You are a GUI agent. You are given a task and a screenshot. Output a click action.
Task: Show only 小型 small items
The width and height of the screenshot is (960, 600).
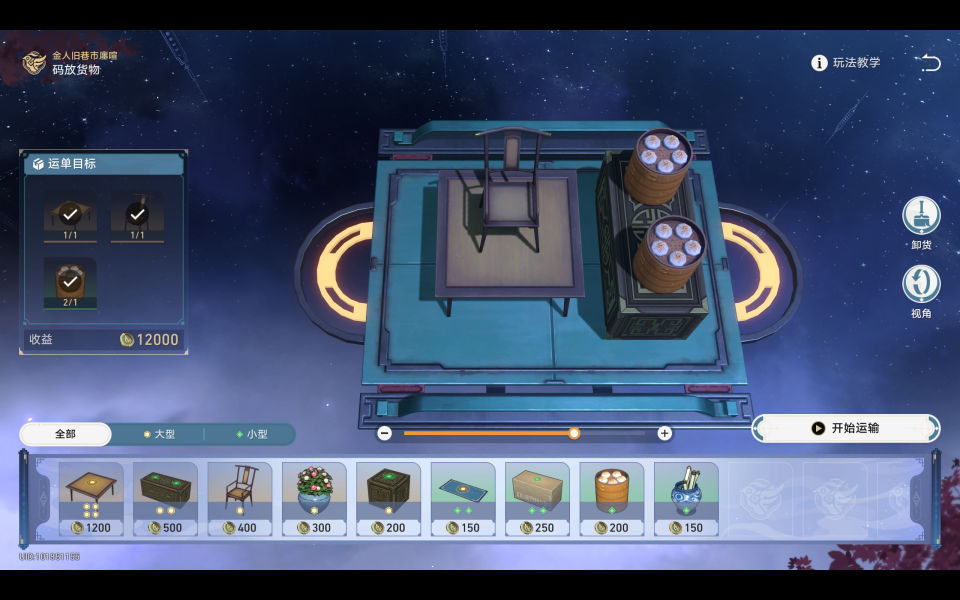(x=251, y=434)
